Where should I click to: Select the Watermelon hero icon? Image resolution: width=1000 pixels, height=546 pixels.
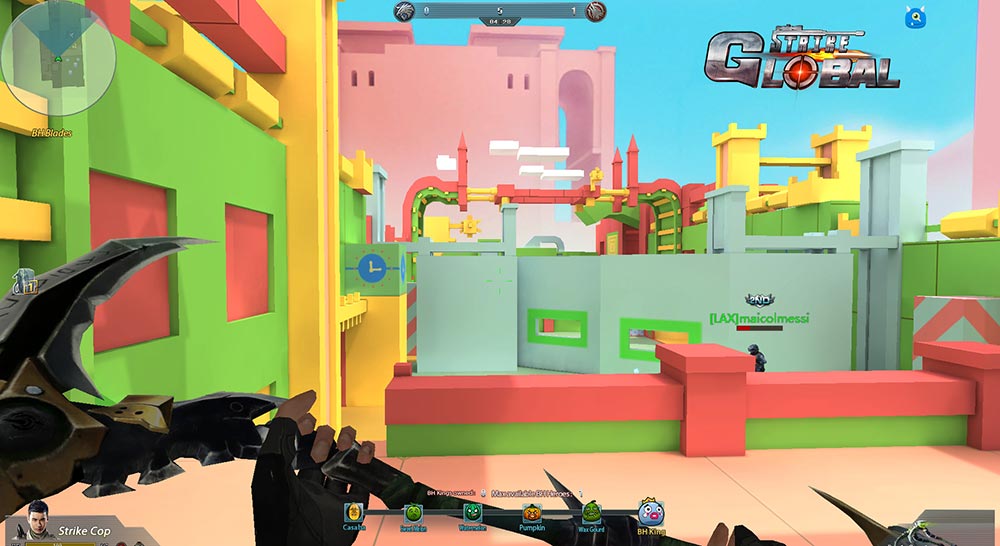[x=472, y=512]
